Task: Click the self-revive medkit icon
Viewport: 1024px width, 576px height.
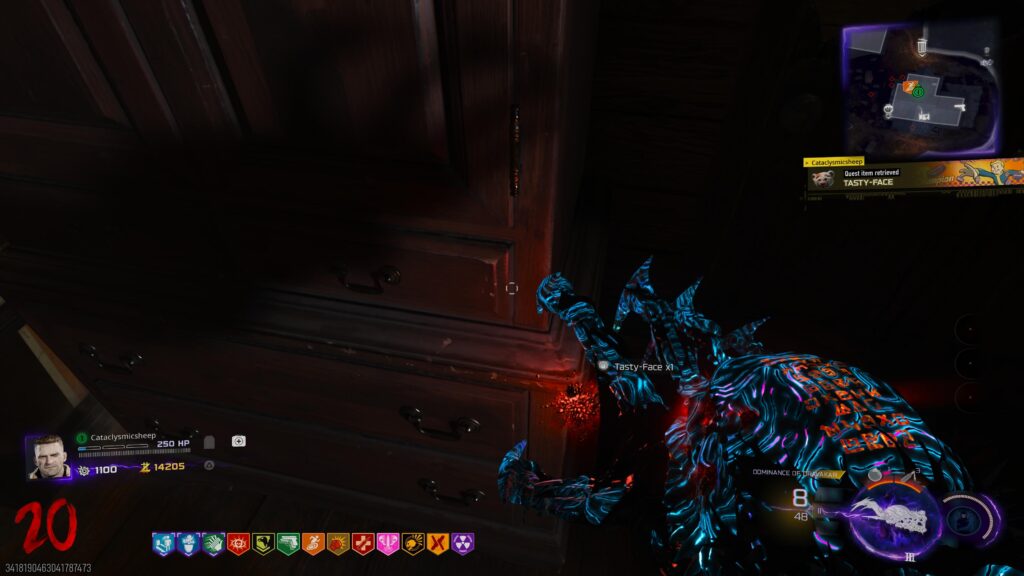Action: [239, 441]
